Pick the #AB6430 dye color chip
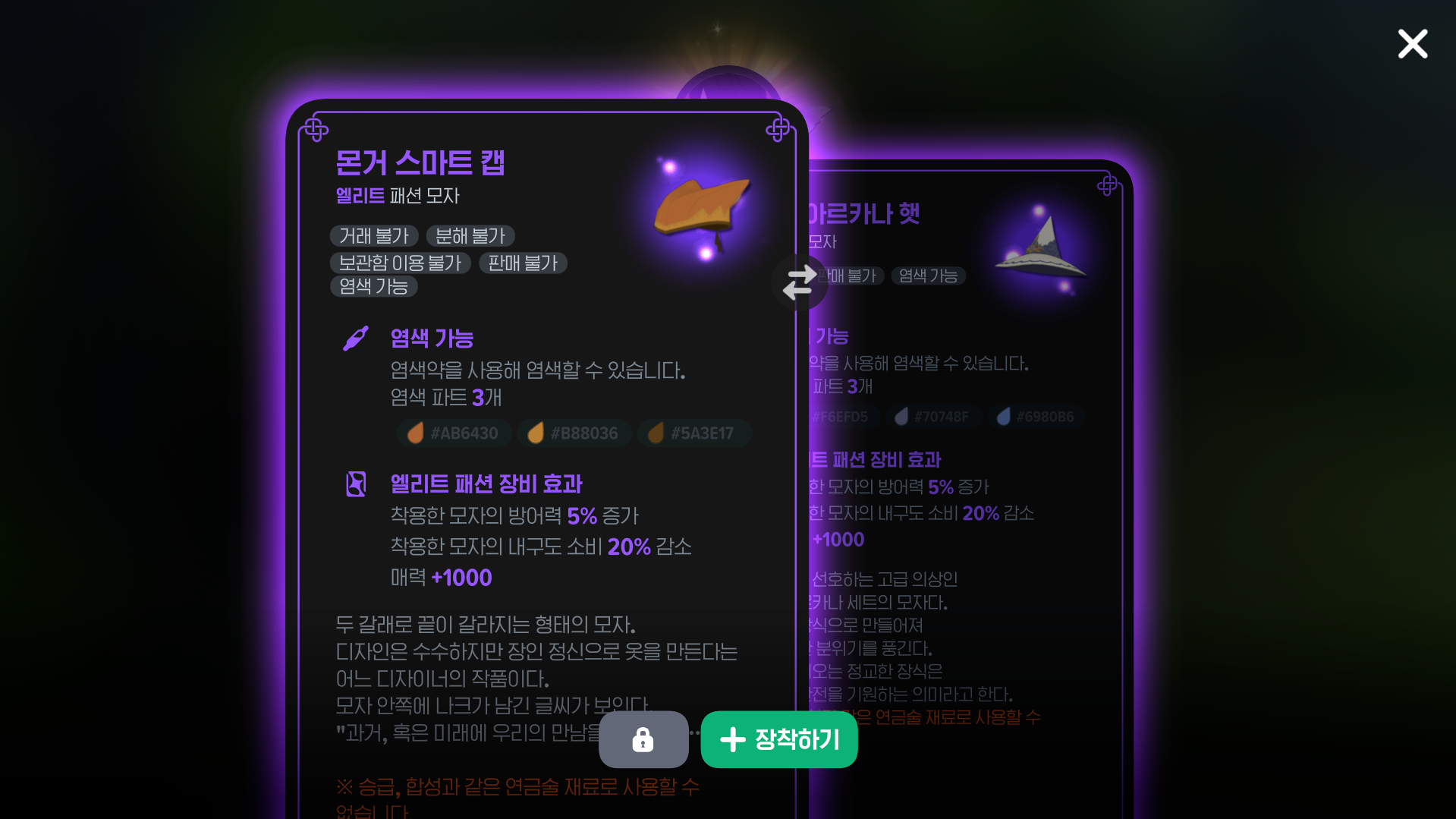The image size is (1456, 819). click(x=454, y=433)
